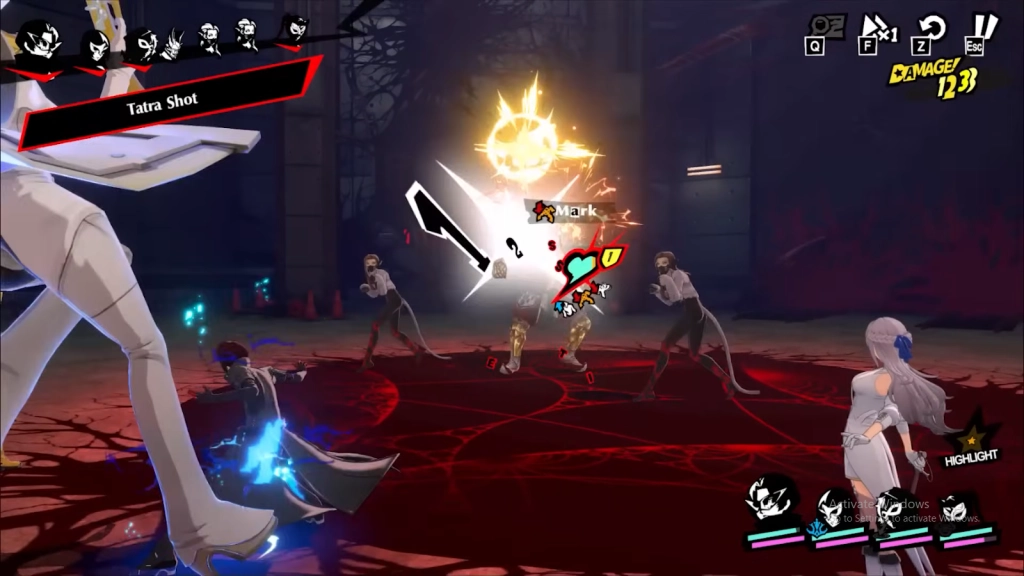Screen dimensions: 1024x576
Task: Toggle battle speed ×1 fast-forward icon
Action: (873, 26)
